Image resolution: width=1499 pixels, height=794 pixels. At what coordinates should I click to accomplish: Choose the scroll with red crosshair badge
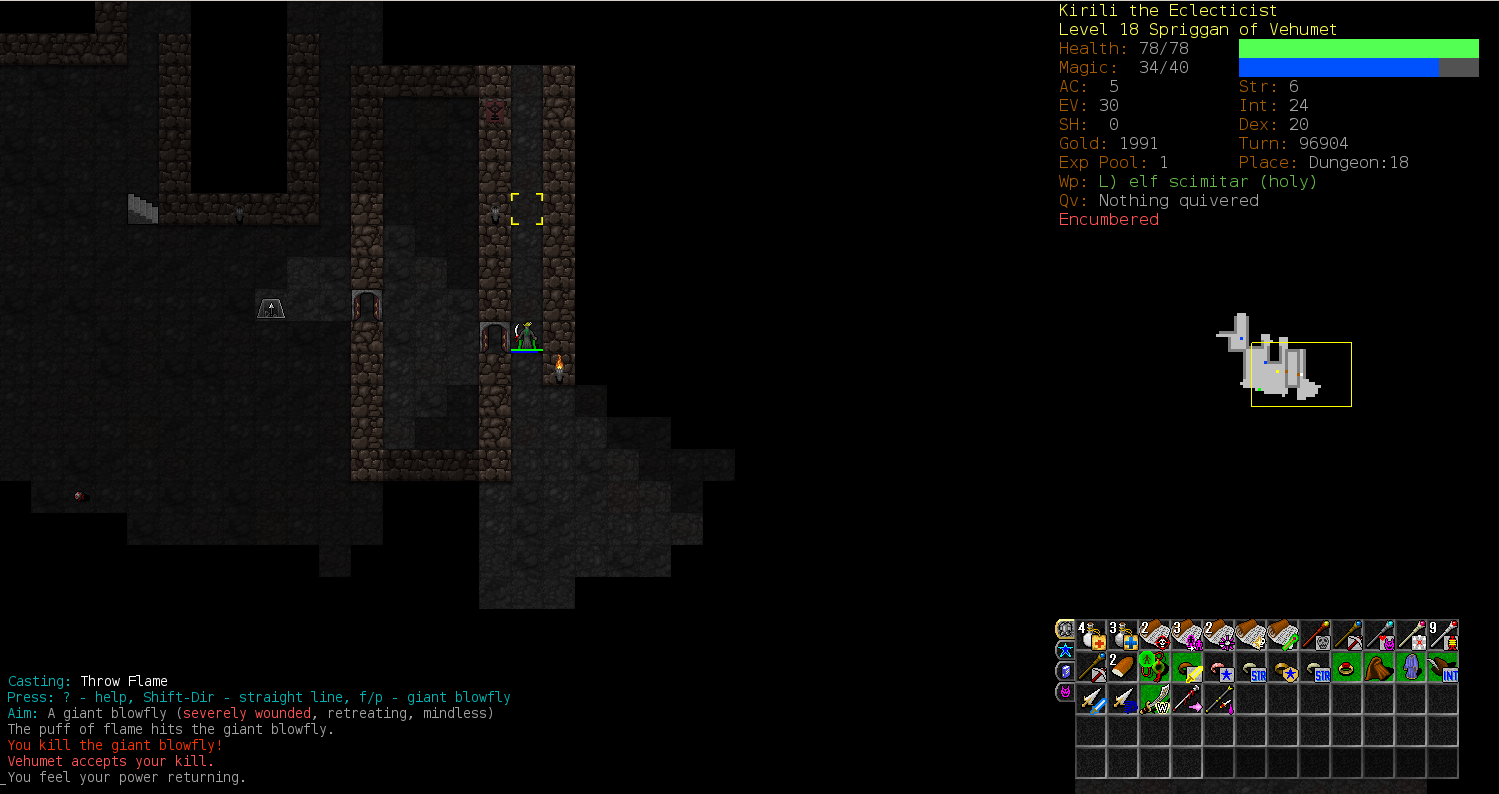(1155, 636)
